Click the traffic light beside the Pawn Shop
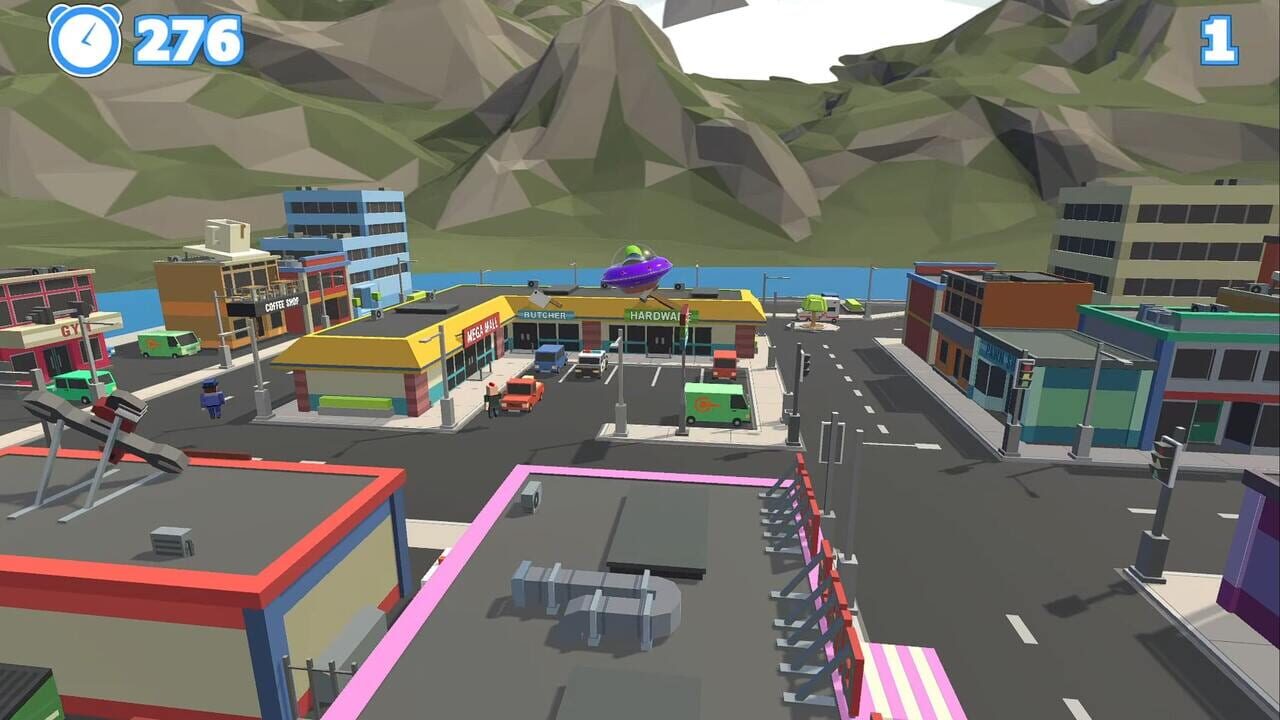The image size is (1280, 720). tap(1026, 374)
